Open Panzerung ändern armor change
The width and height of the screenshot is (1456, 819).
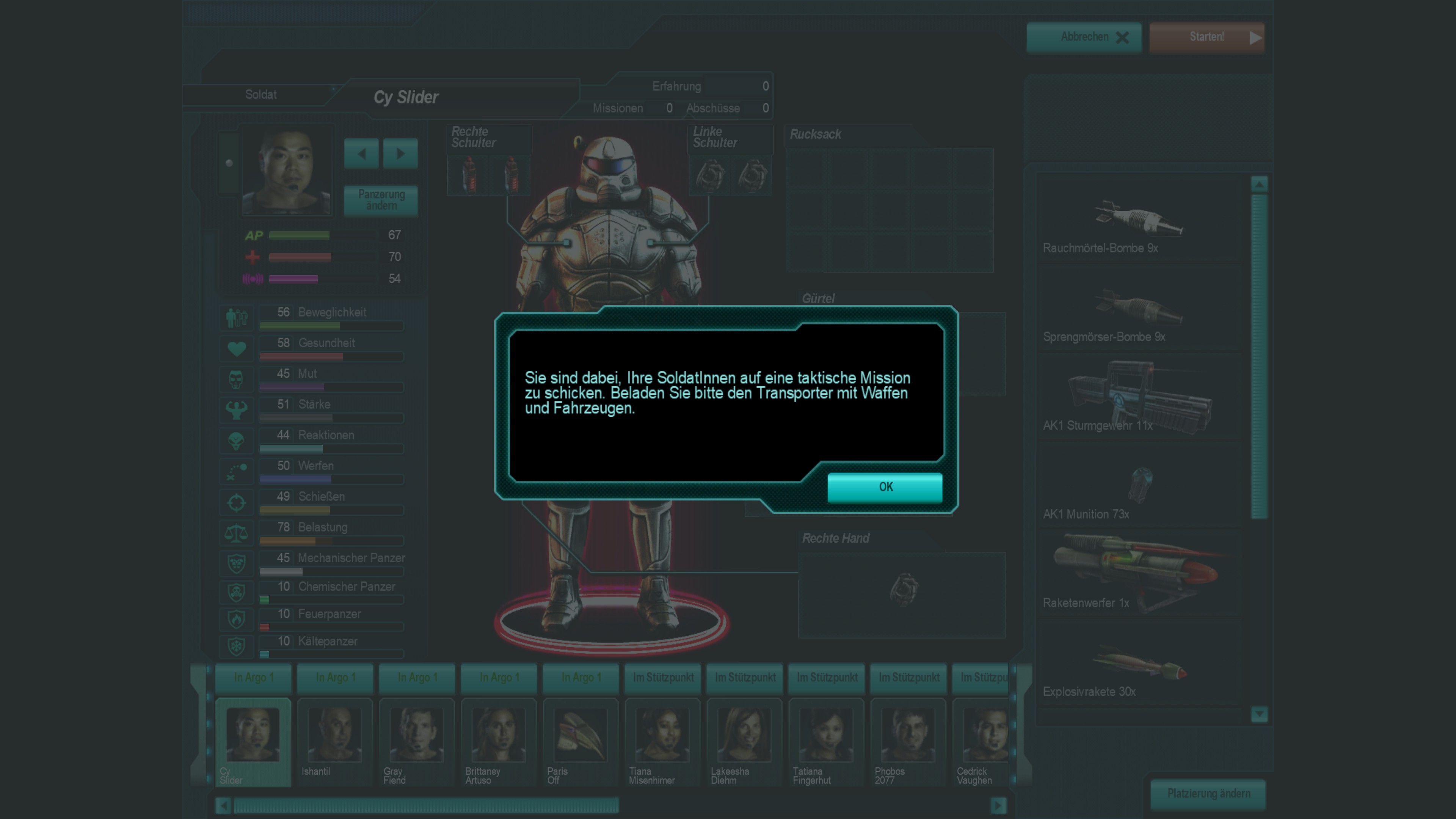pyautogui.click(x=381, y=200)
